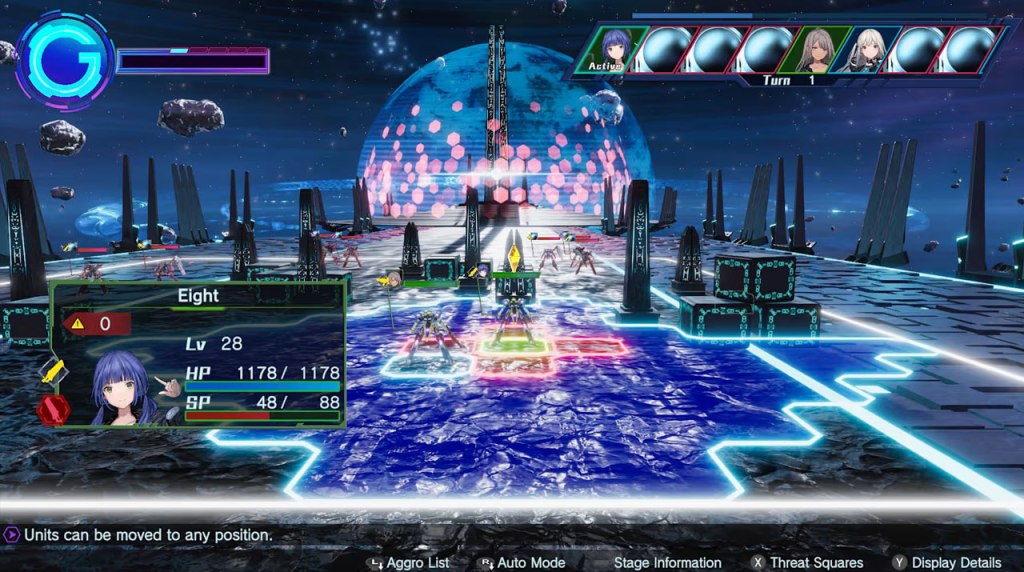
Task: Pick the white-haired ally's turn order portrait
Action: point(866,49)
